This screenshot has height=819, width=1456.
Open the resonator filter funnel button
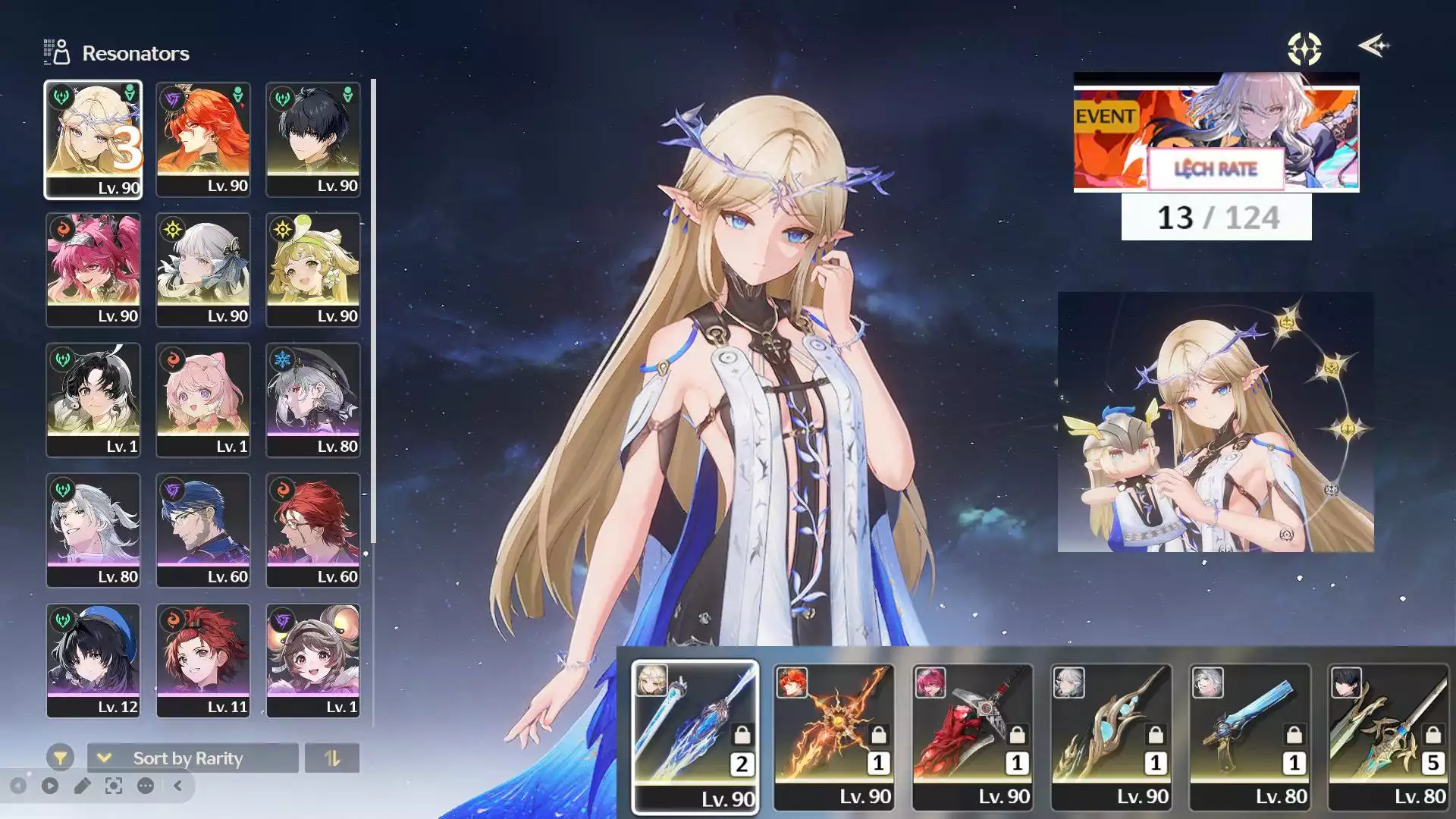60,757
